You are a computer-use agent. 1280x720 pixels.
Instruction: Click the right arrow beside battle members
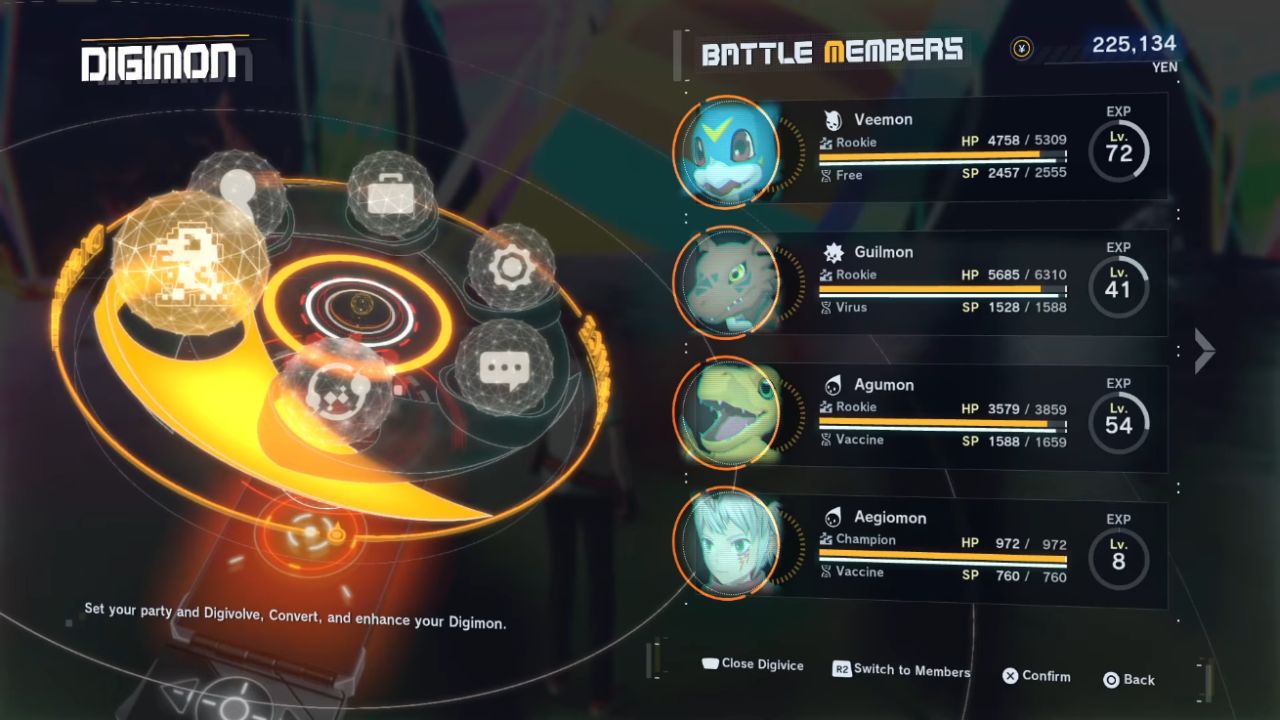1205,350
